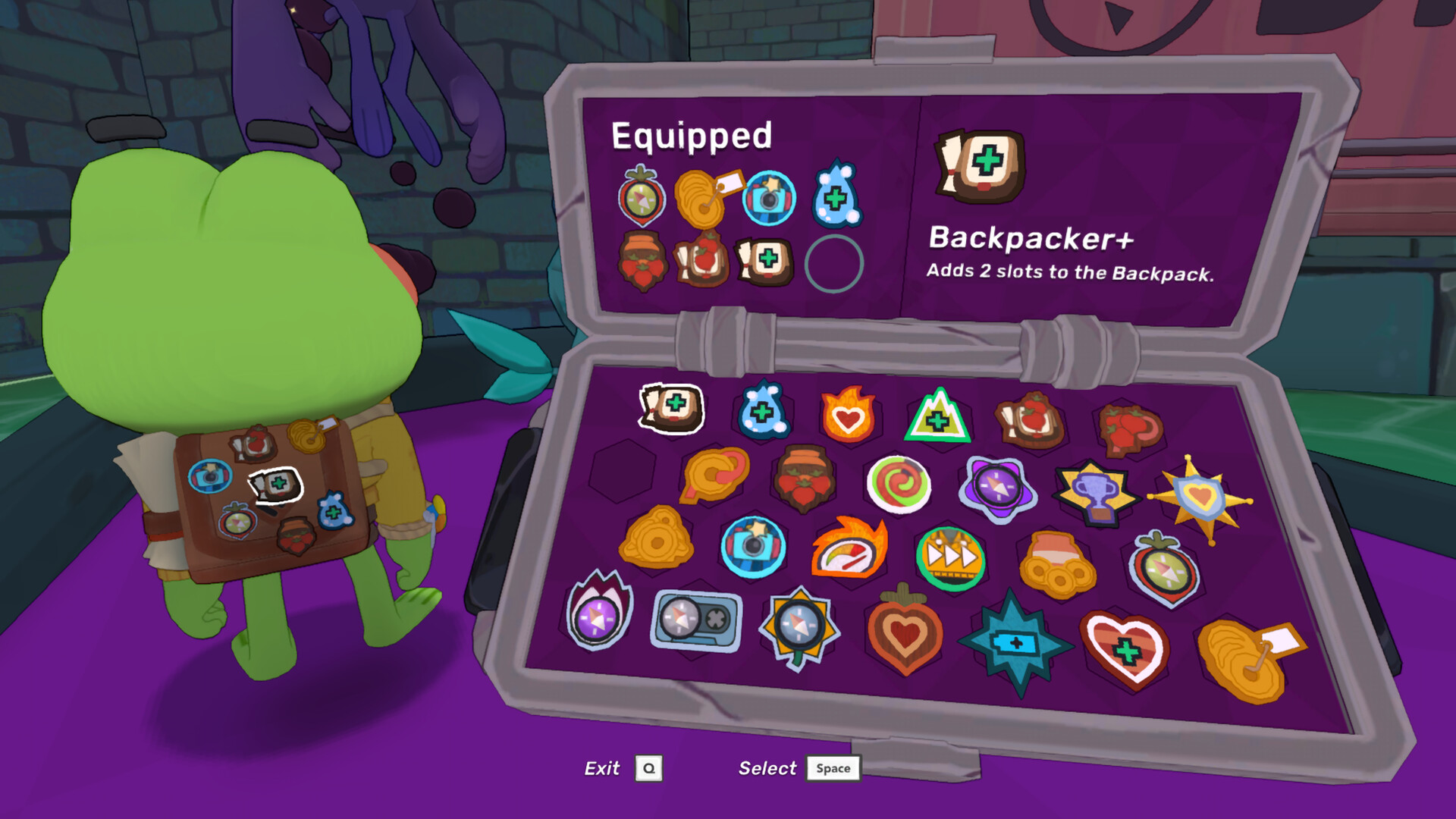Select the teal battery star badge

[1015, 644]
